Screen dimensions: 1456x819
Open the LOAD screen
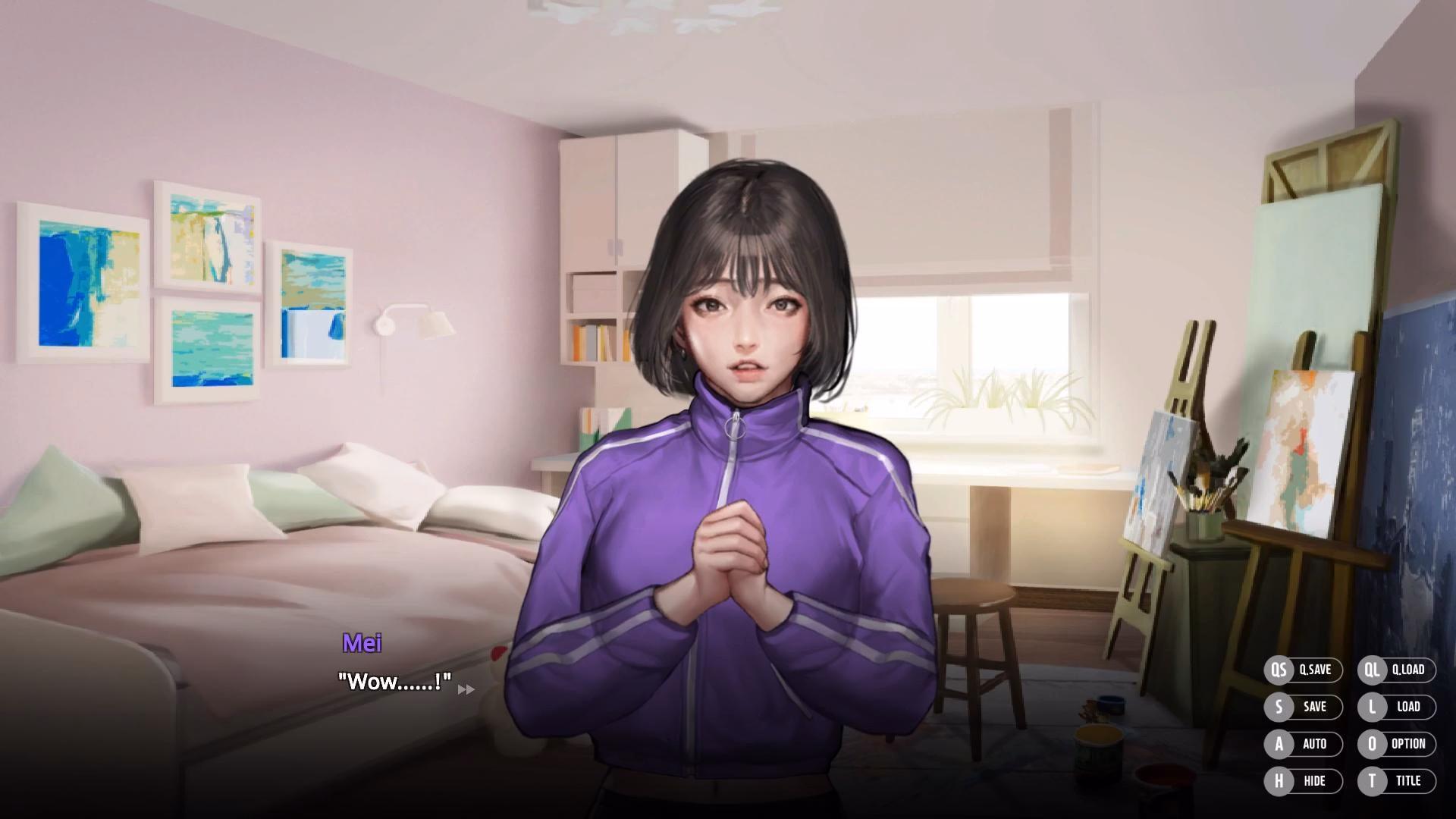[1407, 707]
